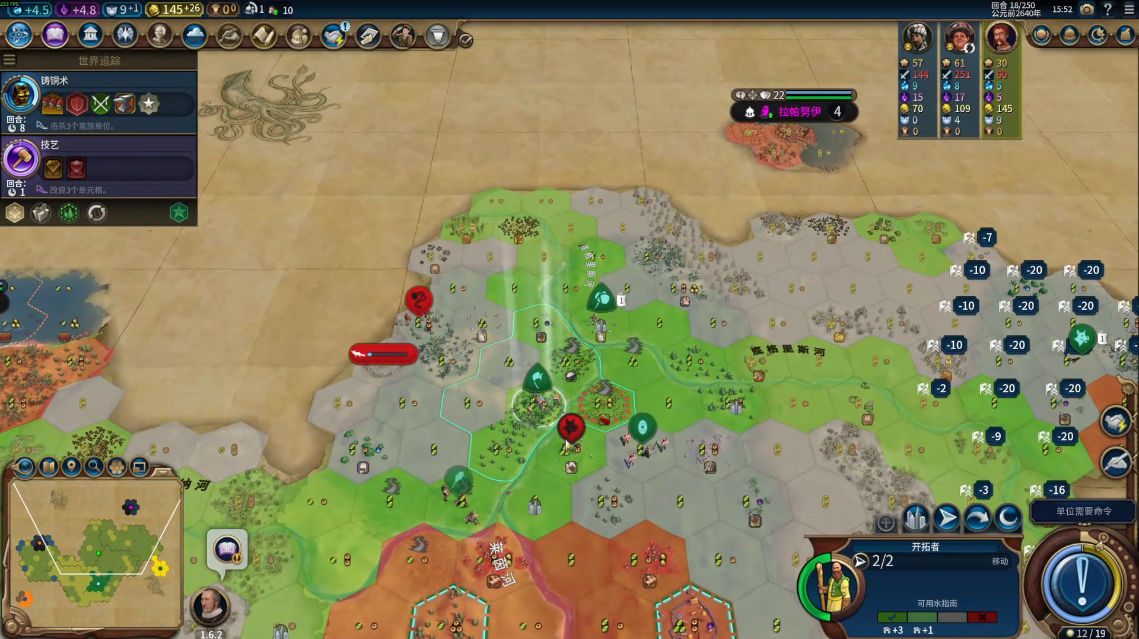Open the technology tree
The image size is (1139, 639).
click(x=18, y=36)
